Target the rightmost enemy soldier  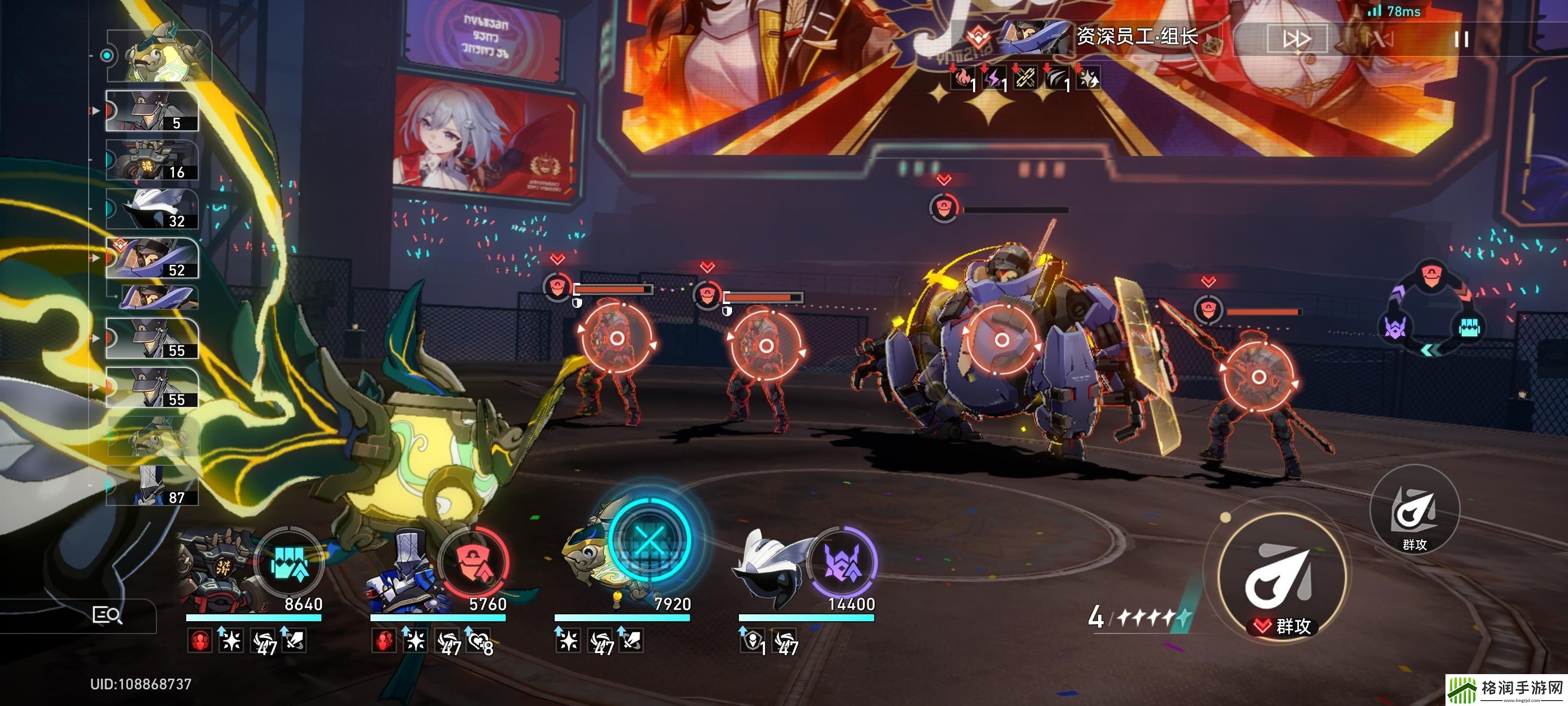coord(1258,378)
